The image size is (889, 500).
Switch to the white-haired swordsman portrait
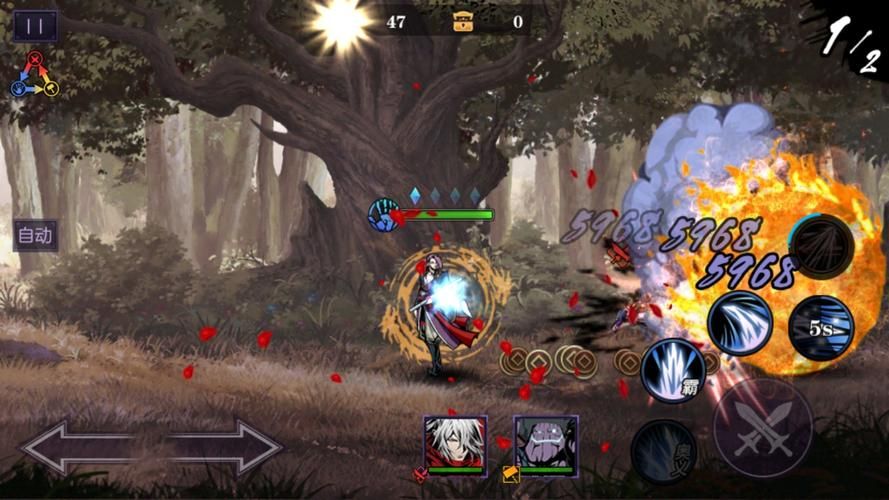click(455, 443)
